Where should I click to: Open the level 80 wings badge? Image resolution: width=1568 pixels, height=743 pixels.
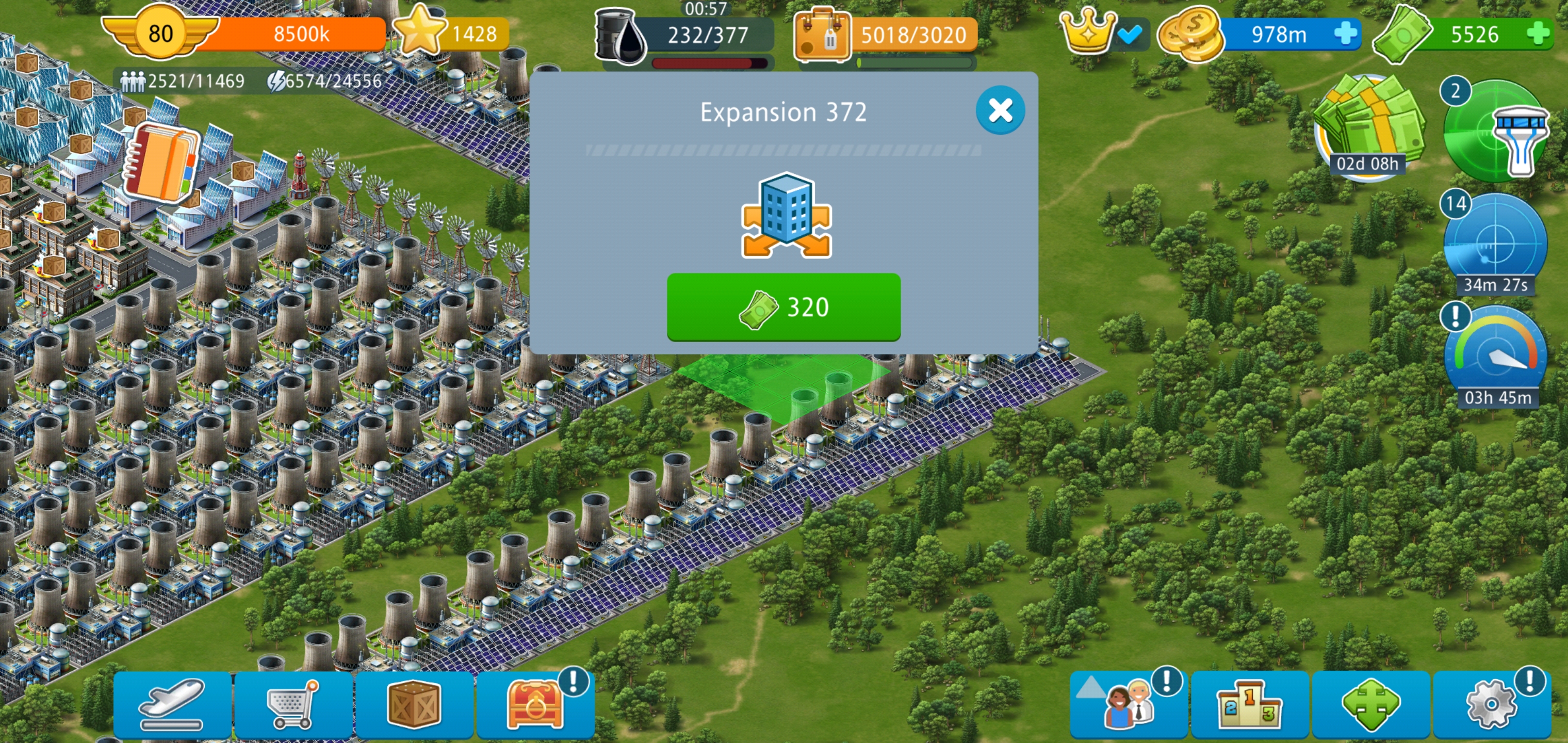(160, 33)
